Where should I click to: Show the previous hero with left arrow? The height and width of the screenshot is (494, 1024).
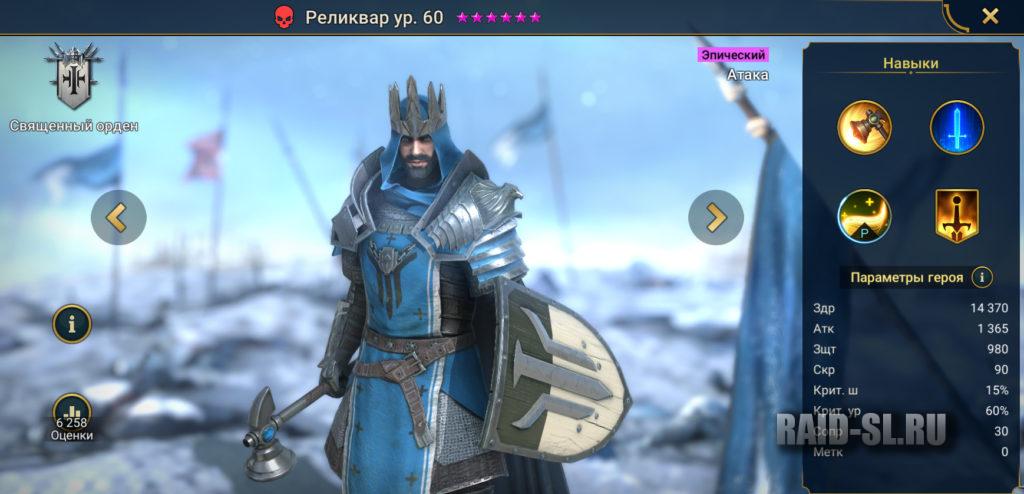coord(118,217)
